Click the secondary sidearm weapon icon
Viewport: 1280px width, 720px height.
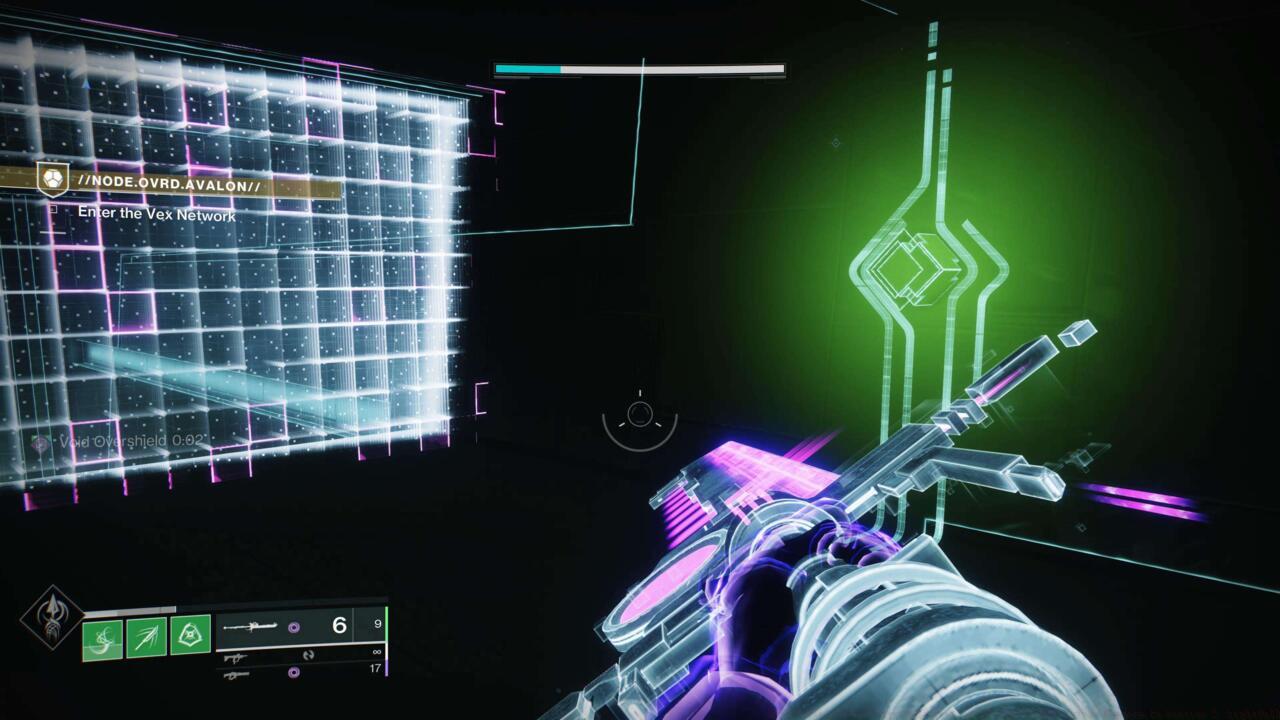pos(235,658)
